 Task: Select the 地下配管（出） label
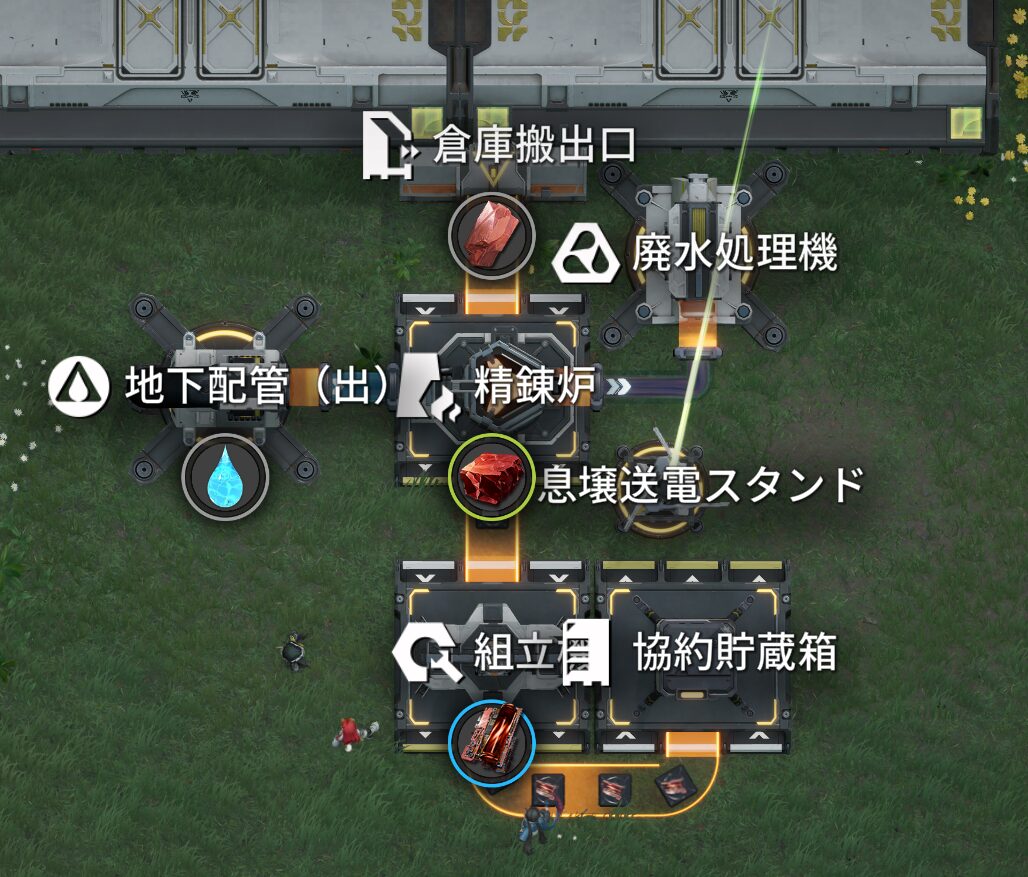(255, 387)
